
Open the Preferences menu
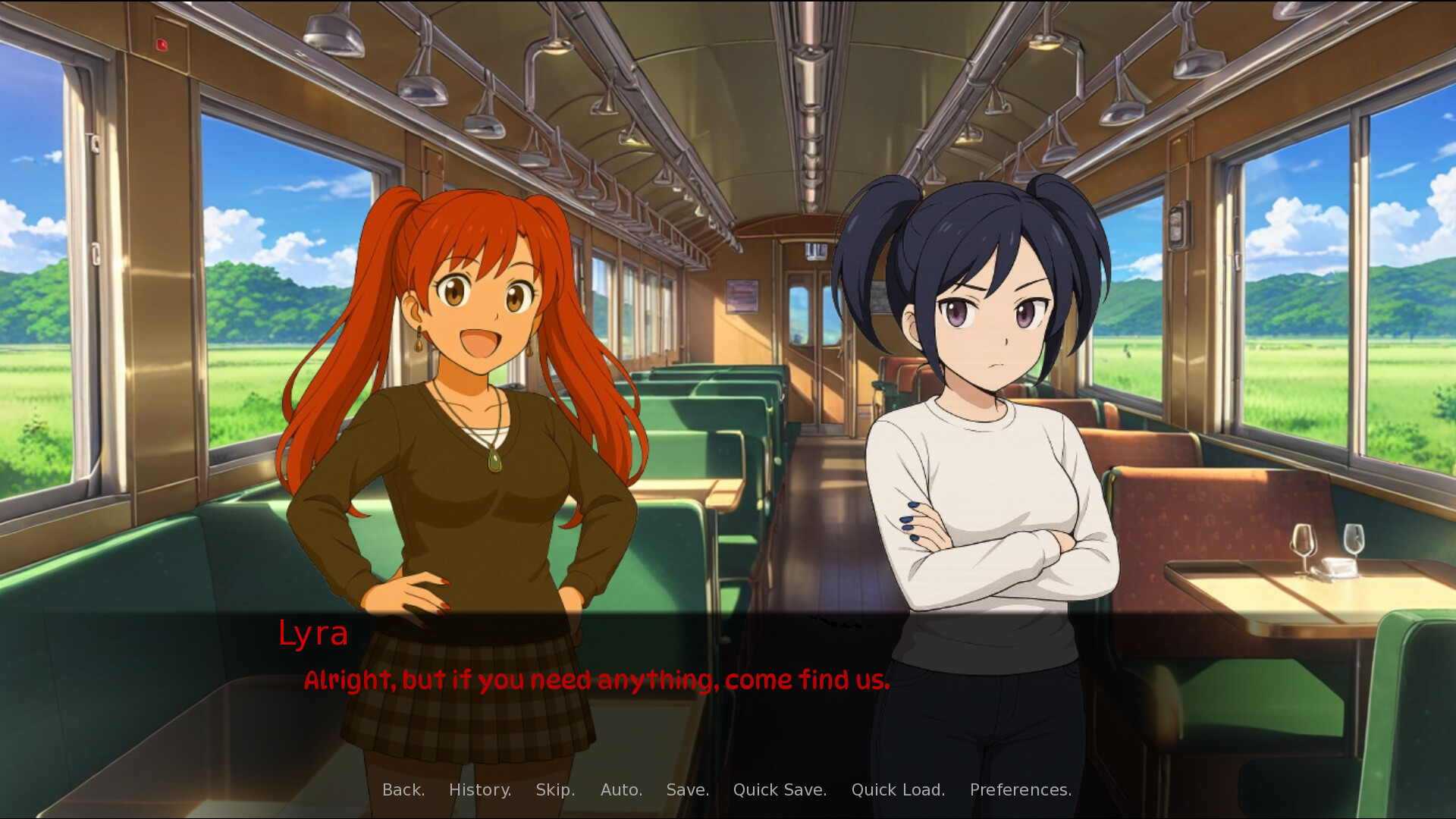(x=1020, y=789)
